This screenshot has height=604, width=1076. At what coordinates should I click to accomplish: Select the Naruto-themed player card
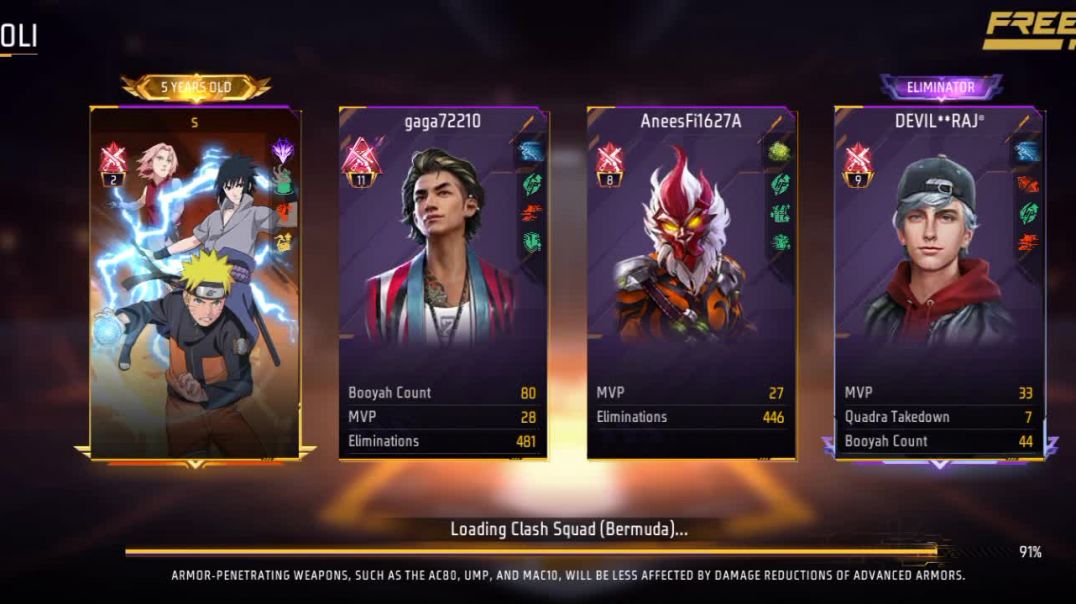194,283
